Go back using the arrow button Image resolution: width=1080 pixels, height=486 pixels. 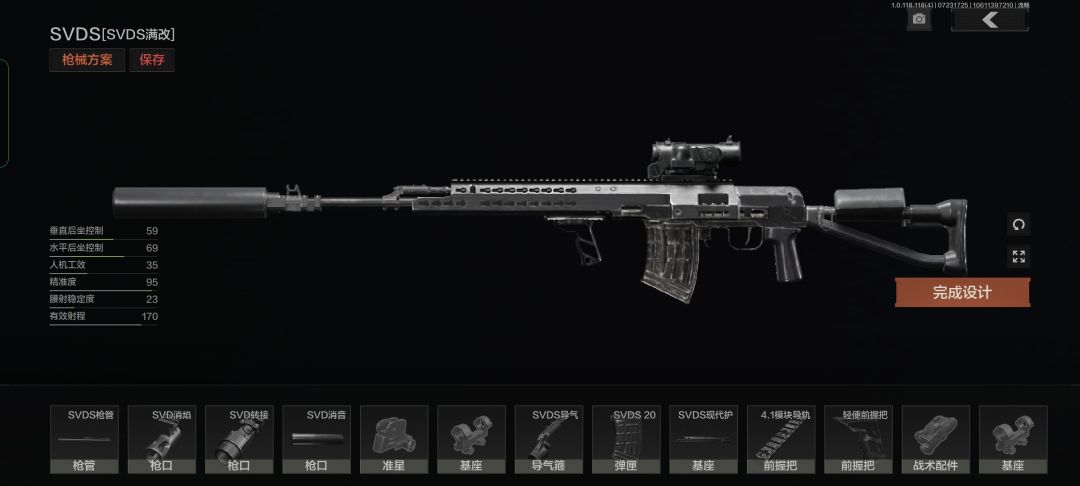pyautogui.click(x=990, y=19)
